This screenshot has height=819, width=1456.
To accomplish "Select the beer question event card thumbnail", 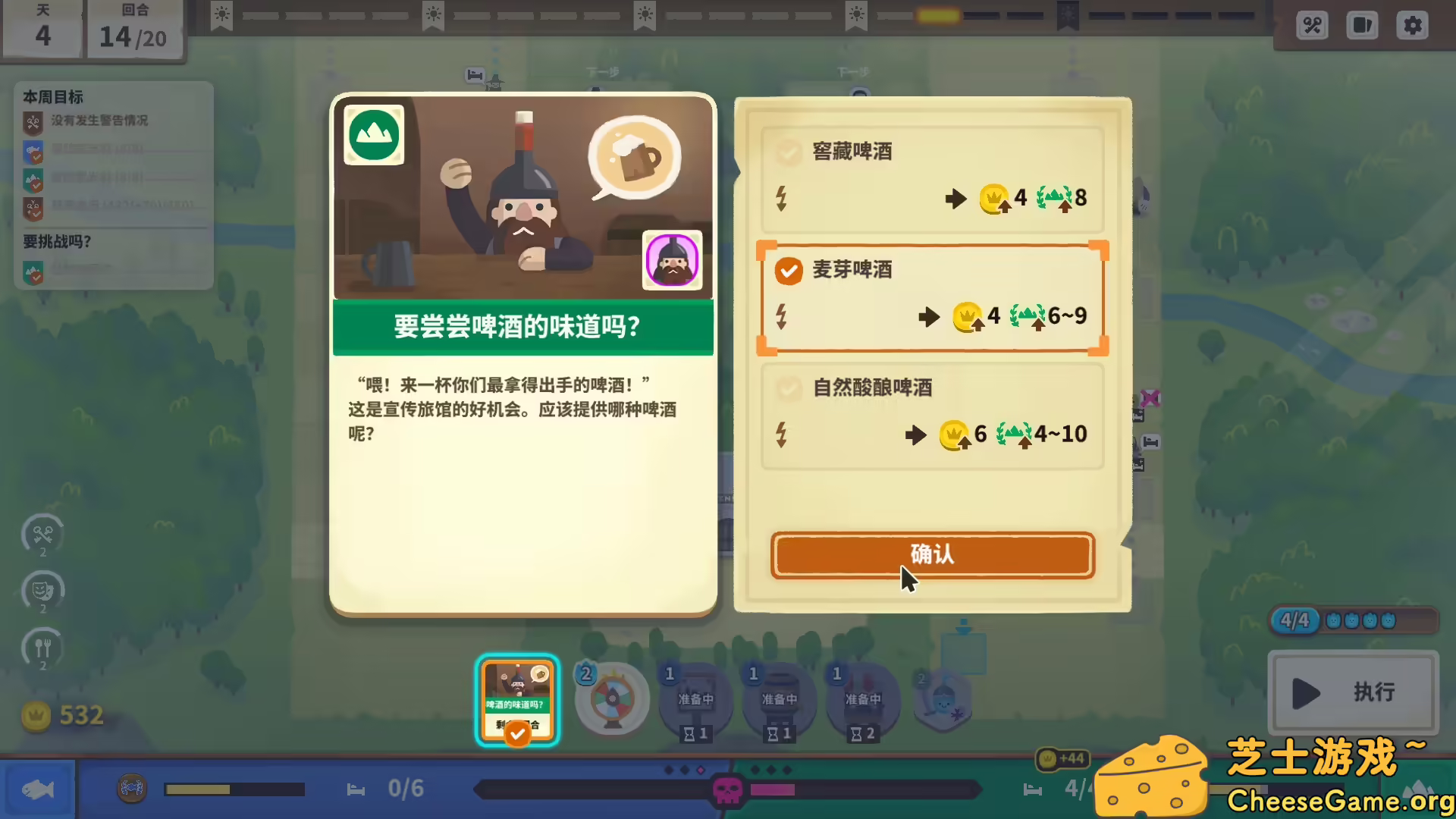I will tap(517, 699).
